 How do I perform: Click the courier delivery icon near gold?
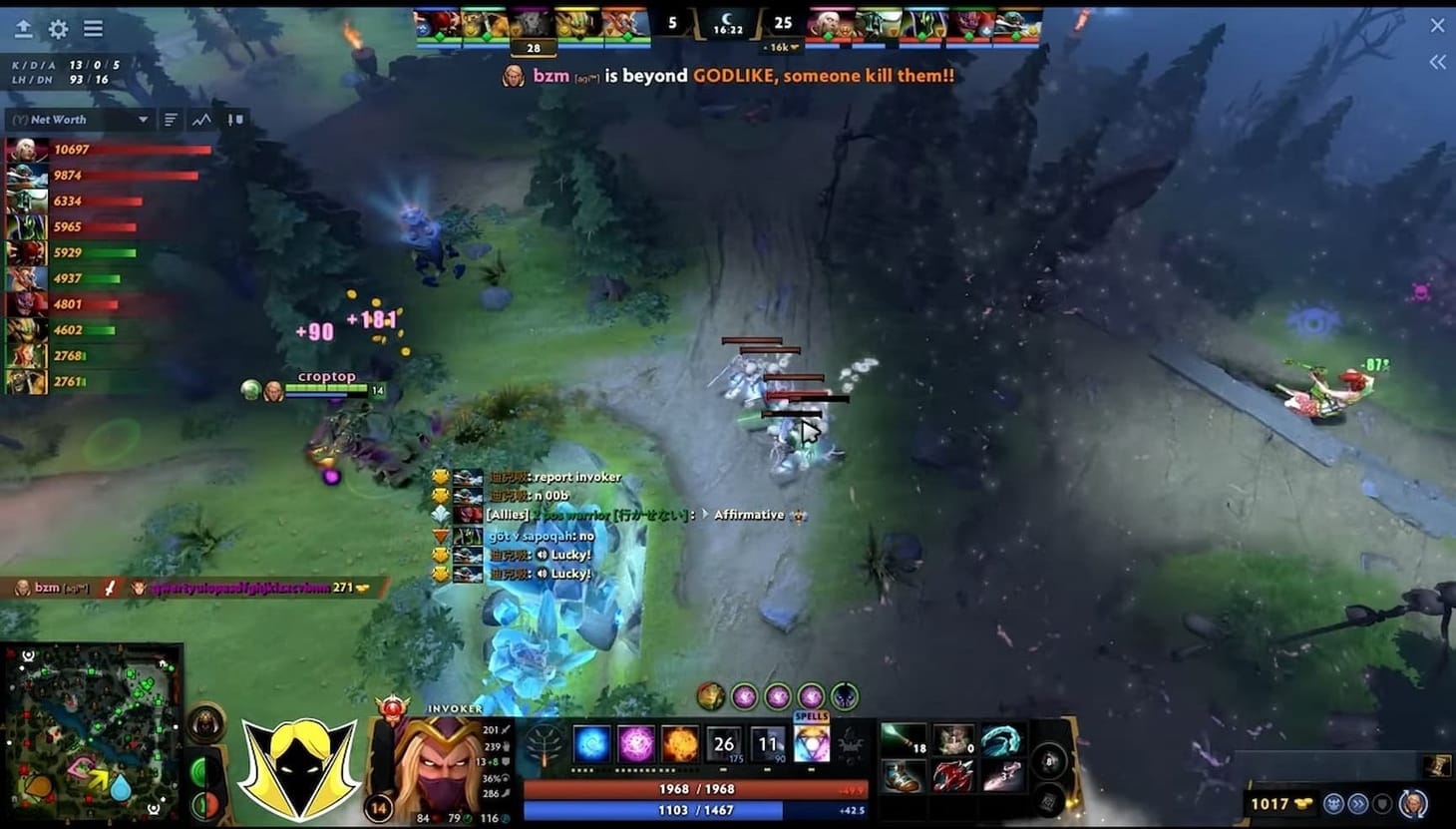pos(1333,803)
